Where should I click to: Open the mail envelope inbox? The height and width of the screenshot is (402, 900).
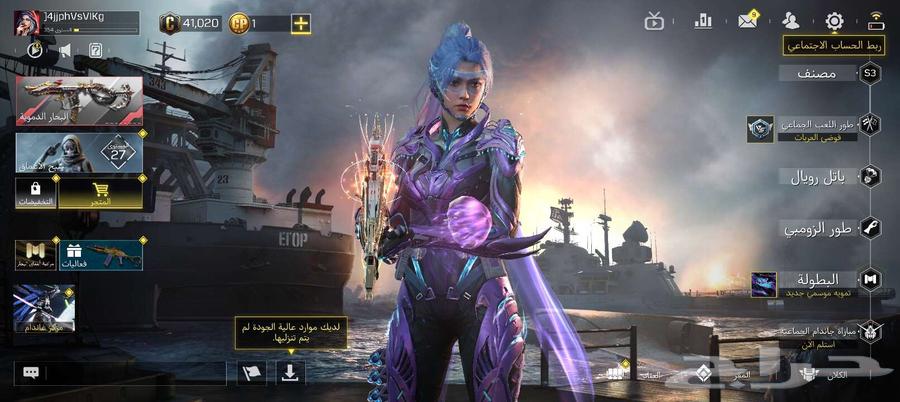pyautogui.click(x=747, y=20)
